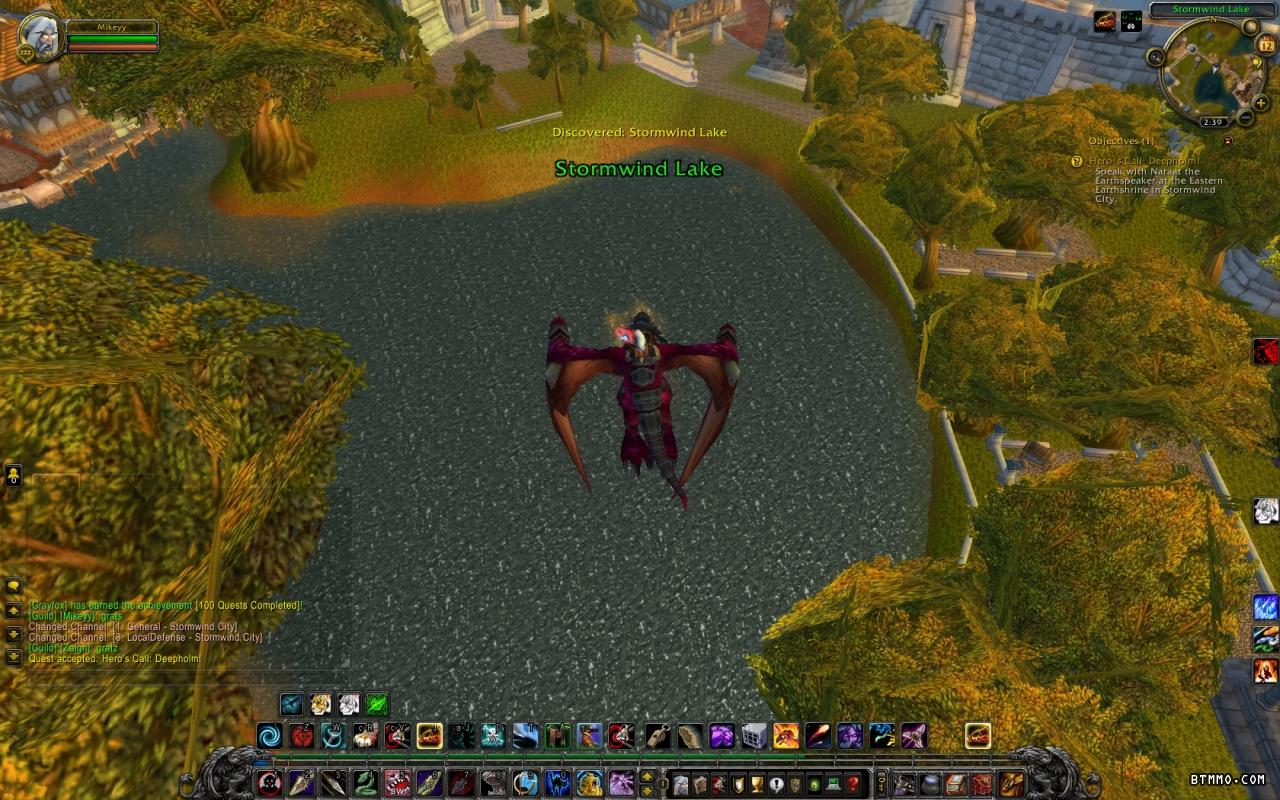
Task: Open the chat menu speech bubble button
Action: 14,586
